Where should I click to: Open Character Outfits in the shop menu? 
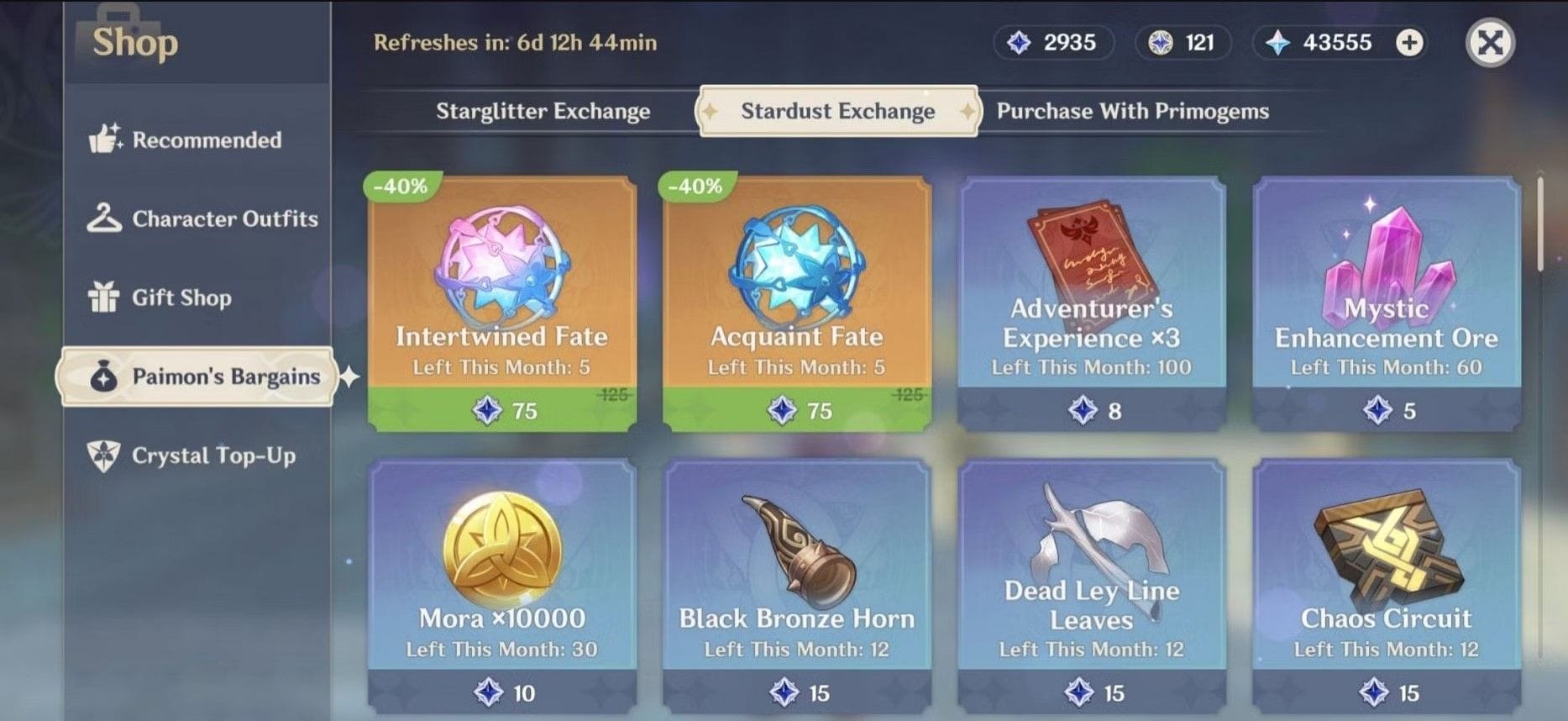click(202, 218)
